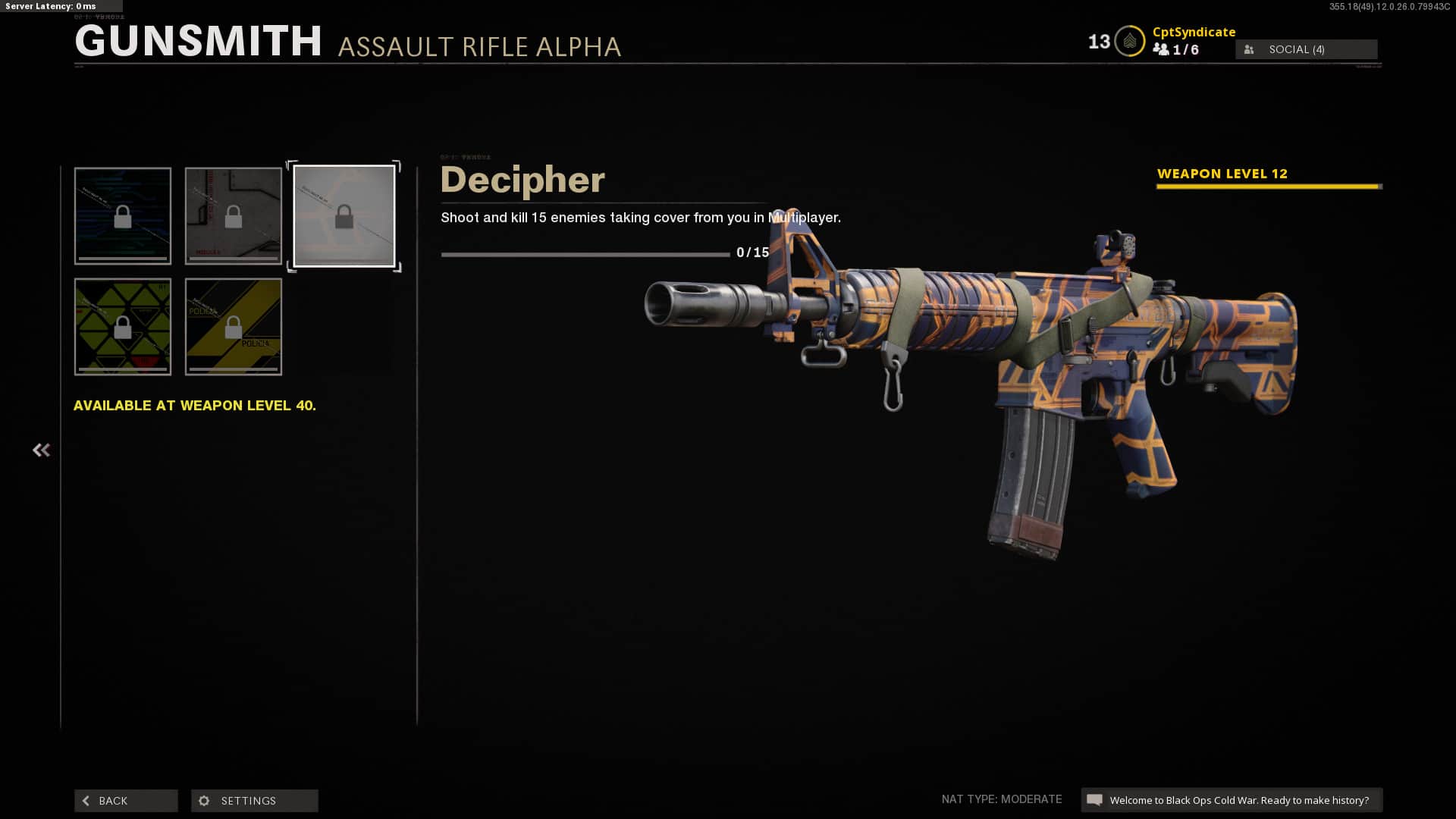Pick the locked green triangle camo
The height and width of the screenshot is (819, 1456).
tap(123, 327)
